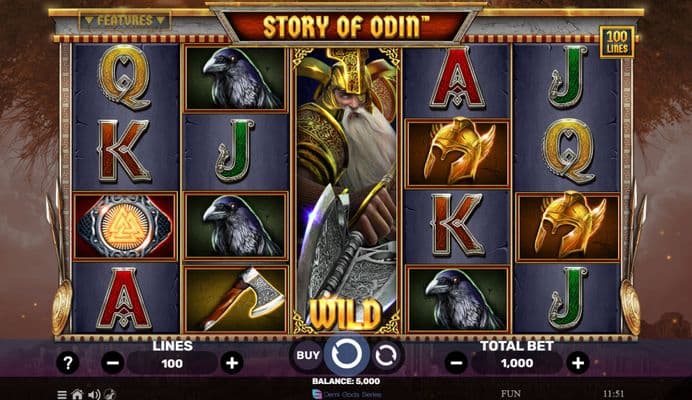Open the help question mark button
Viewport: 692px width, 400px height.
pos(68,363)
